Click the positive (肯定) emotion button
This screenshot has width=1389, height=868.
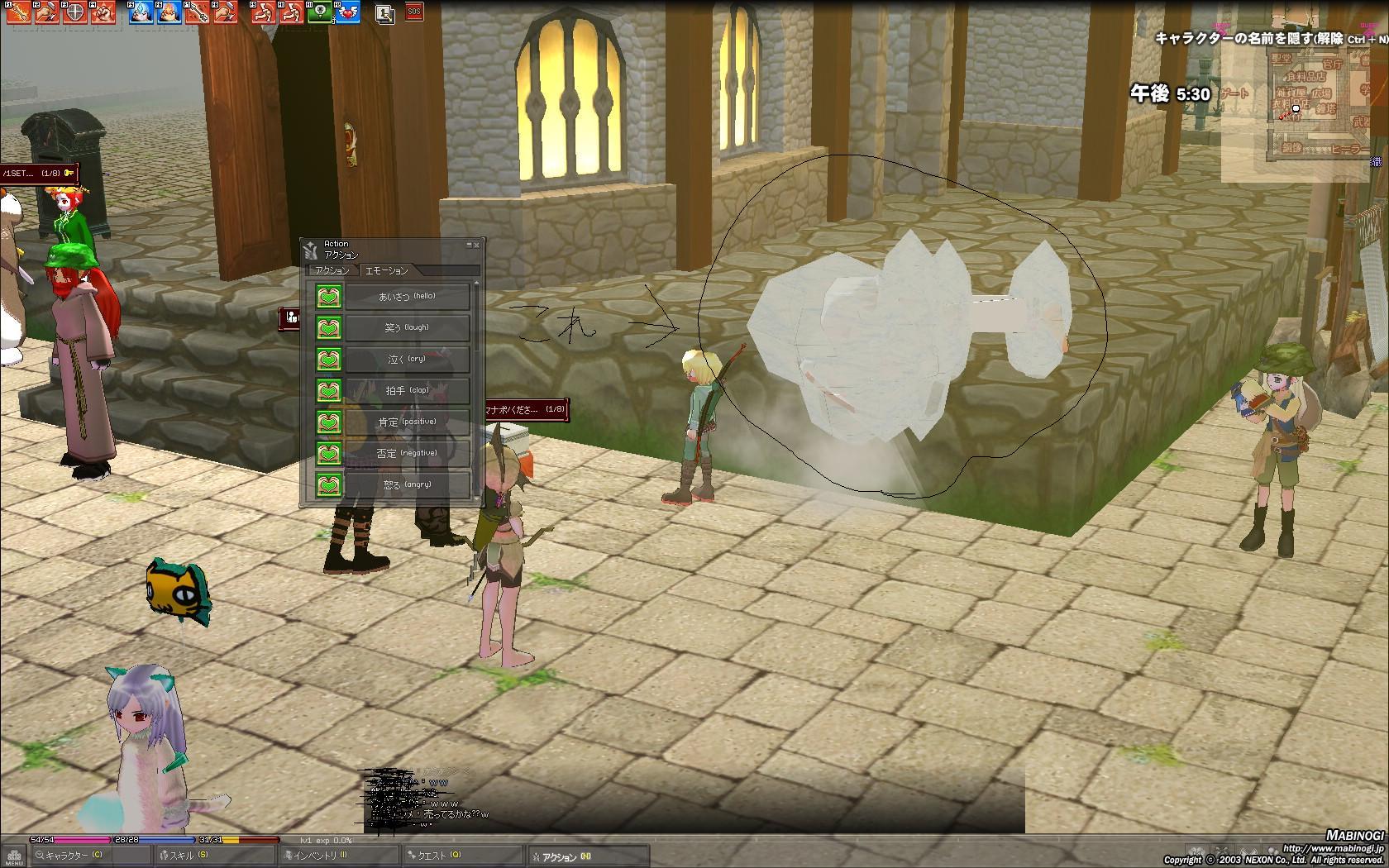click(x=407, y=422)
